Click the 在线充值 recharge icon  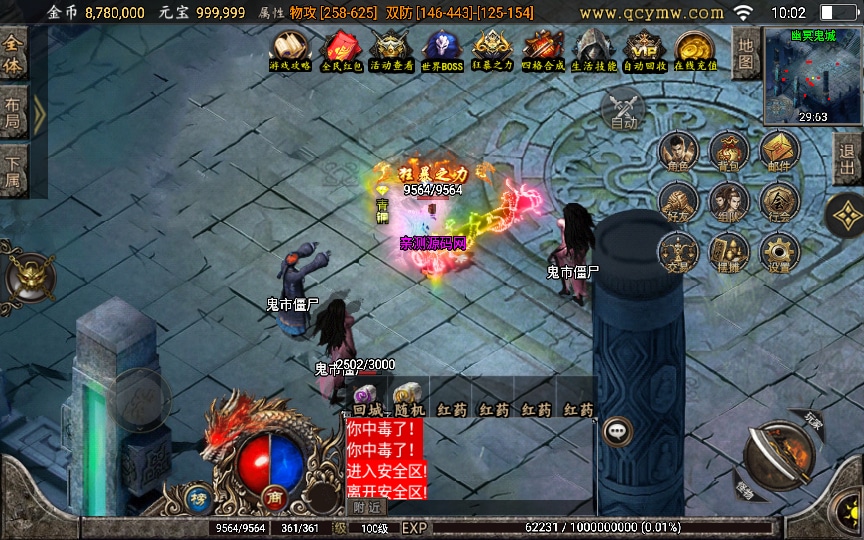pos(694,50)
